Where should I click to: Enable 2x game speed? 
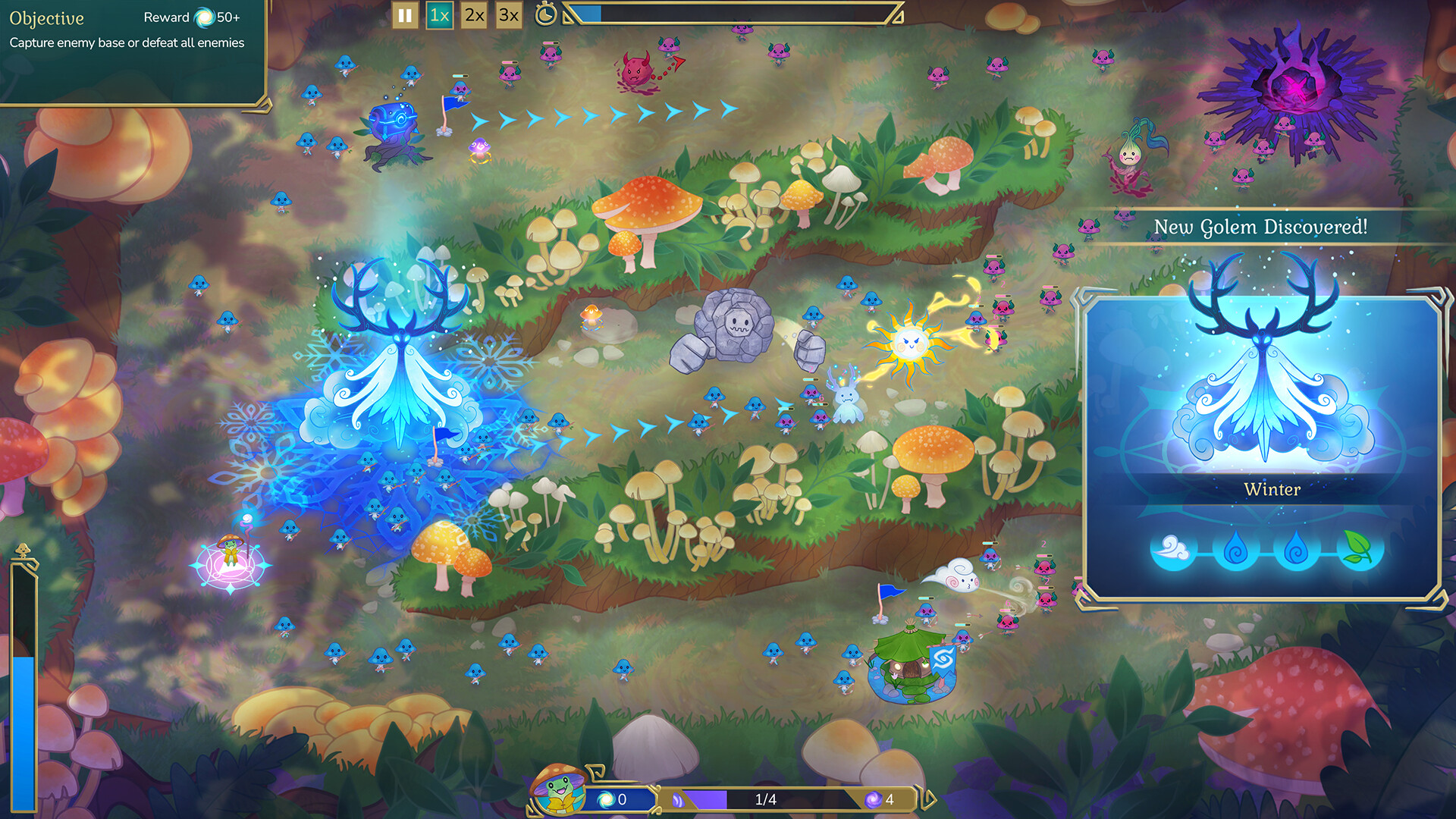click(x=472, y=14)
